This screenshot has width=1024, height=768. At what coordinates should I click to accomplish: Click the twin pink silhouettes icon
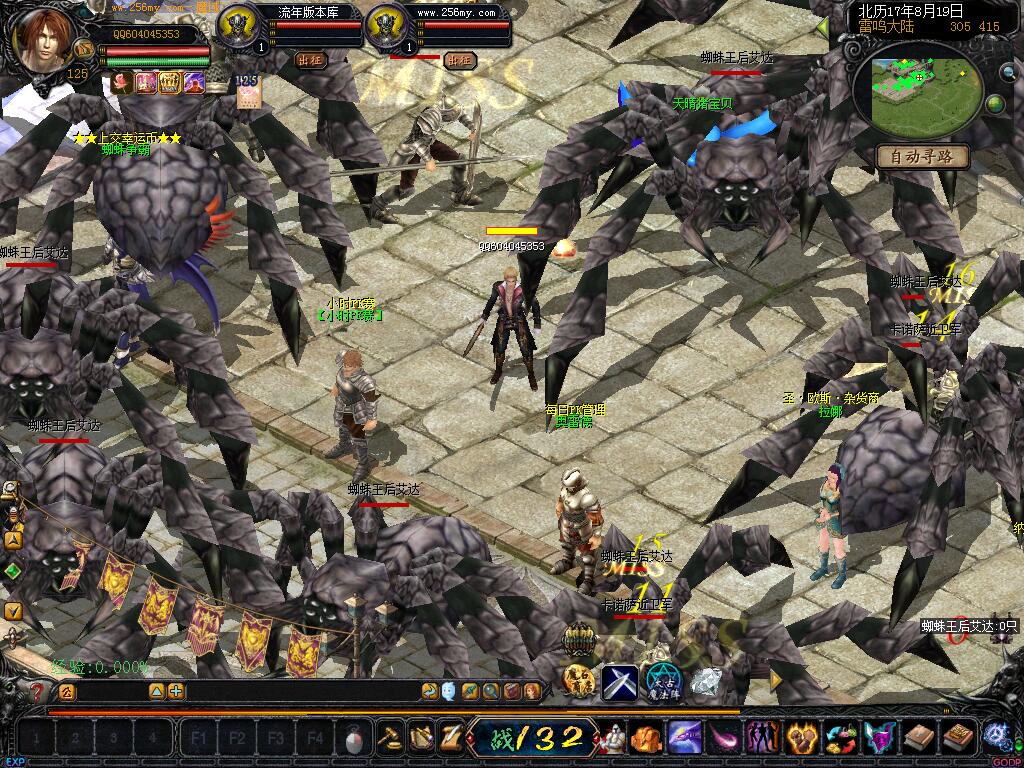point(764,738)
